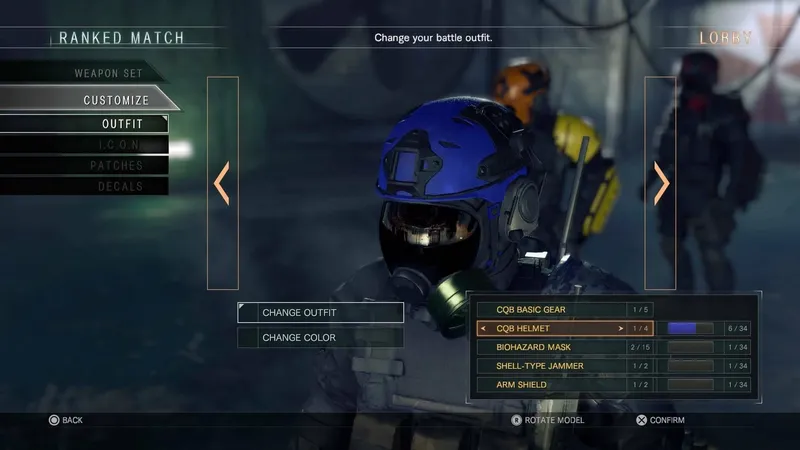Select the Customize menu entry
800x450 pixels.
[115, 100]
